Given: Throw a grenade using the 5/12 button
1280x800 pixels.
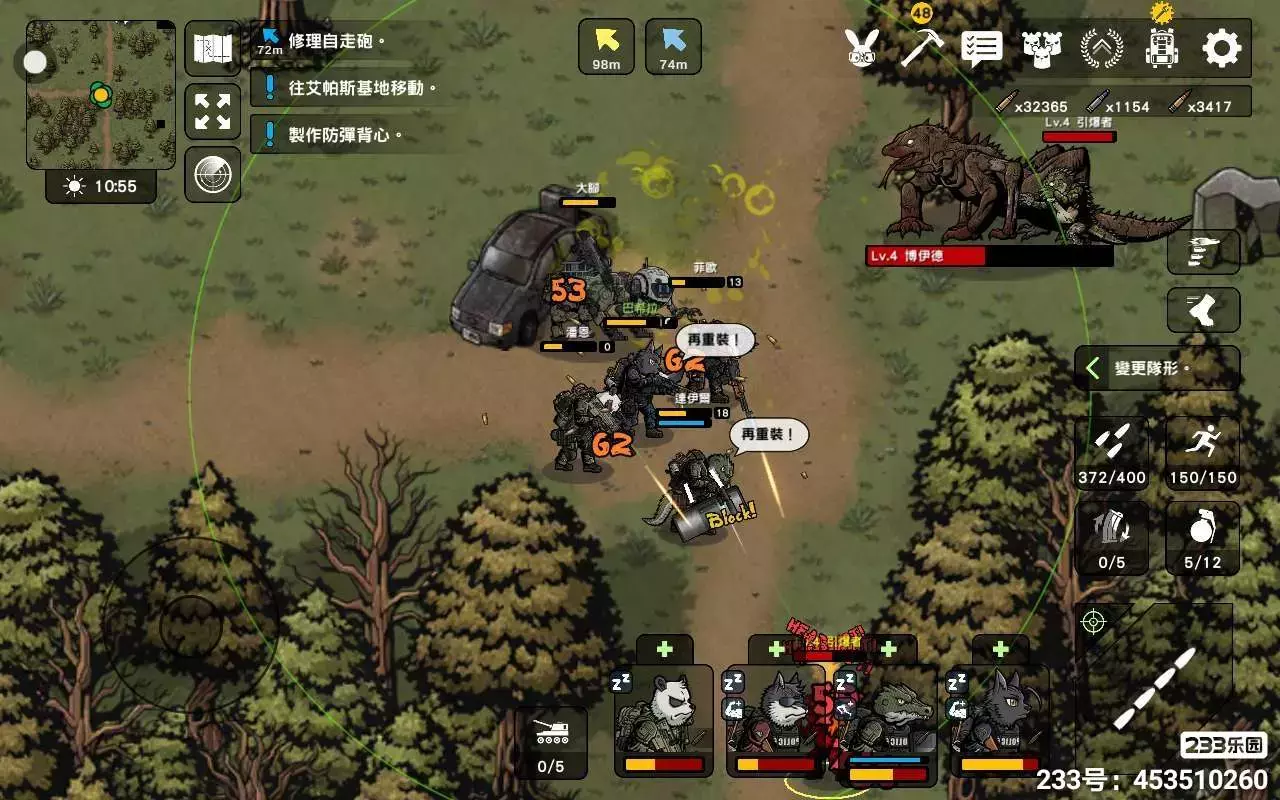Looking at the screenshot, I should pos(1202,538).
